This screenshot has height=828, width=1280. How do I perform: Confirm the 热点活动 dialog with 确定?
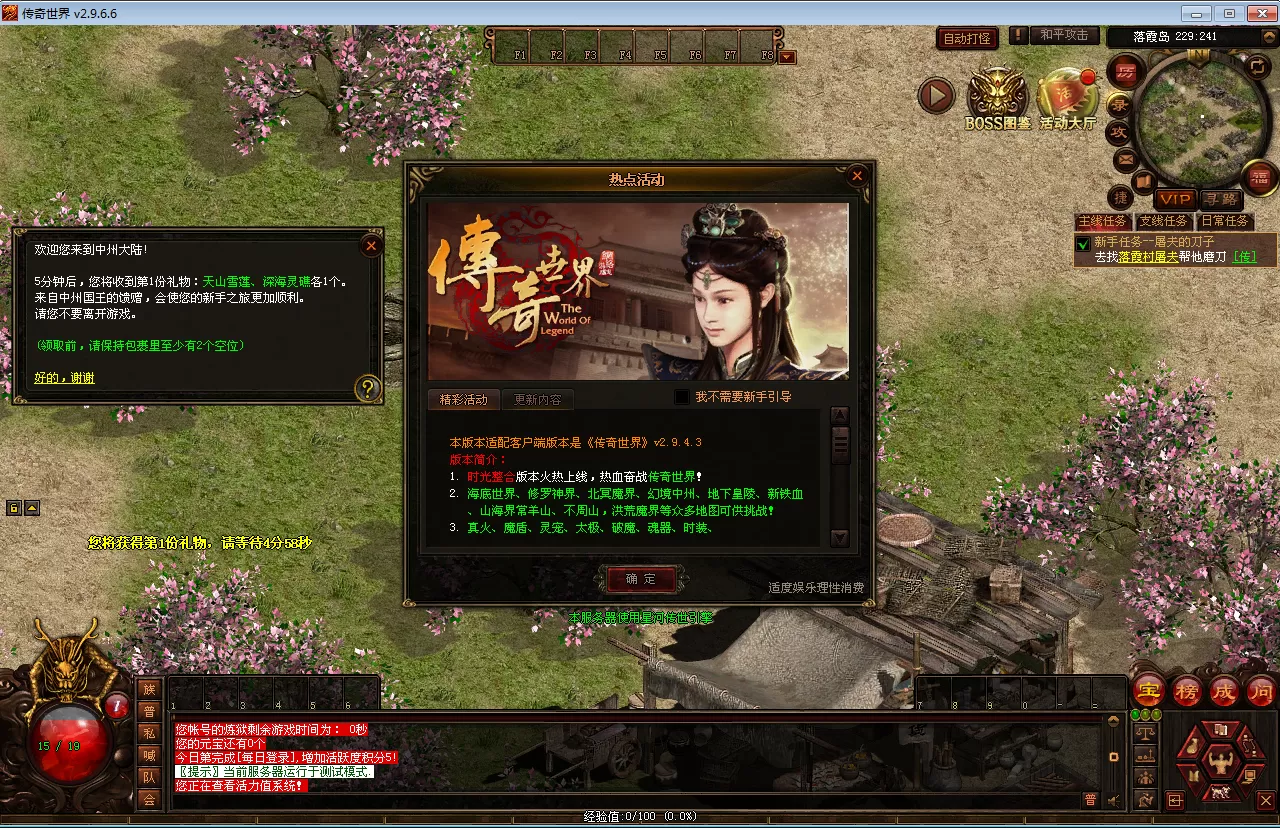(641, 579)
